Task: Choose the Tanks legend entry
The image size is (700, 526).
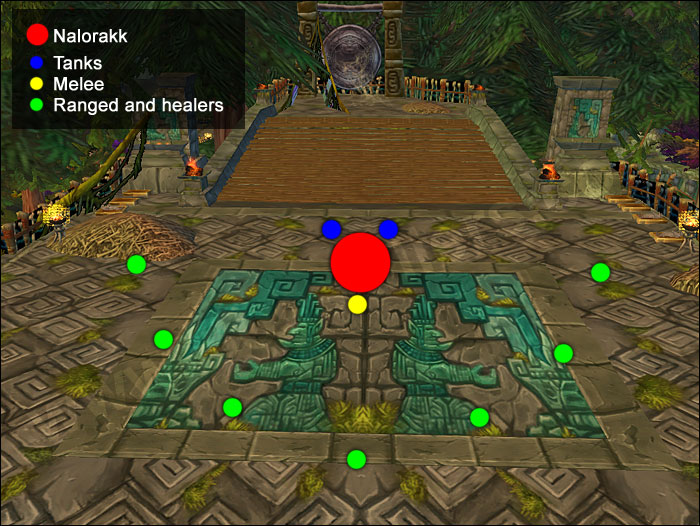Action: (x=78, y=63)
